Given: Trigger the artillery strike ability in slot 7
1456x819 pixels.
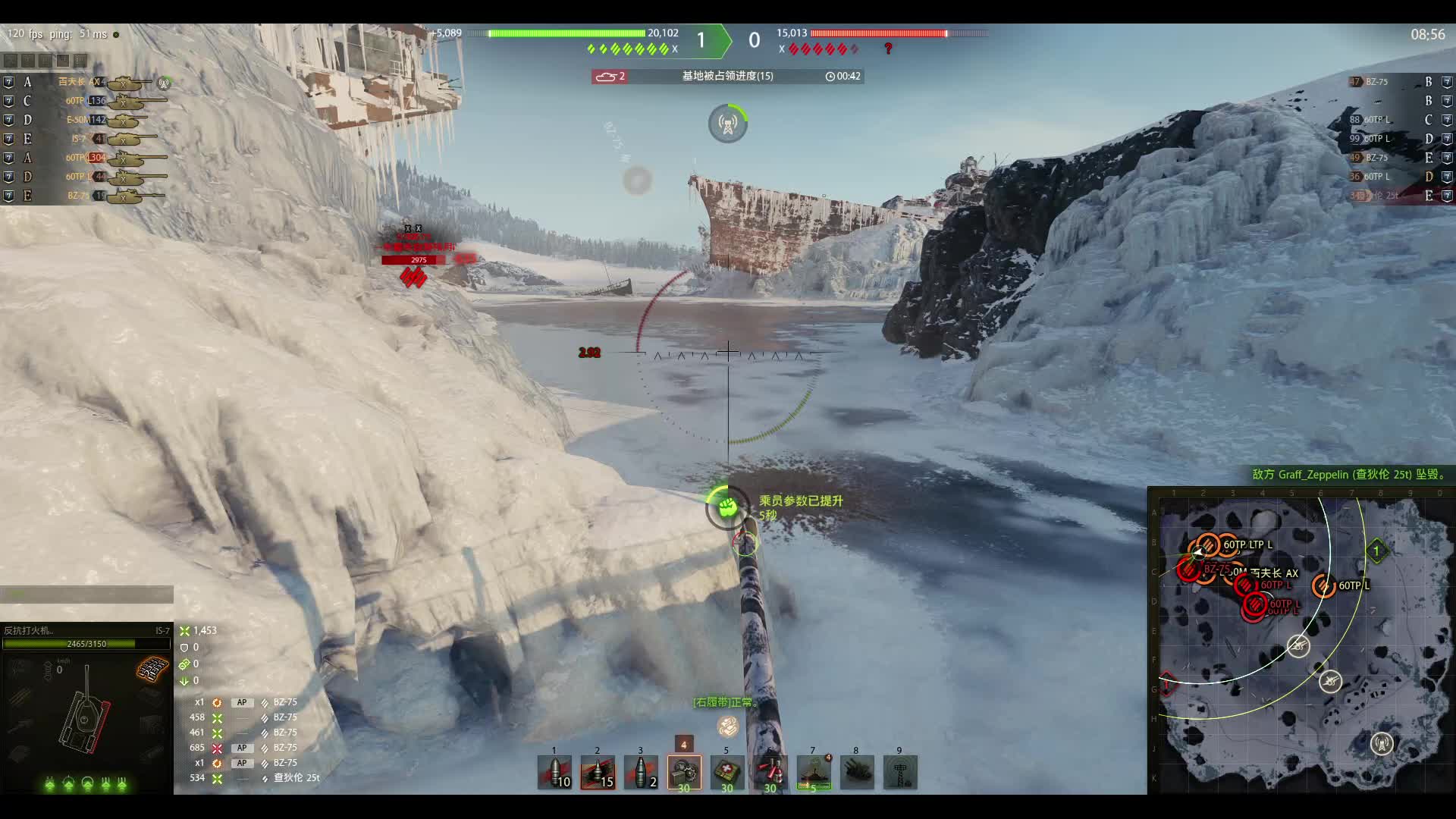Looking at the screenshot, I should [x=814, y=773].
